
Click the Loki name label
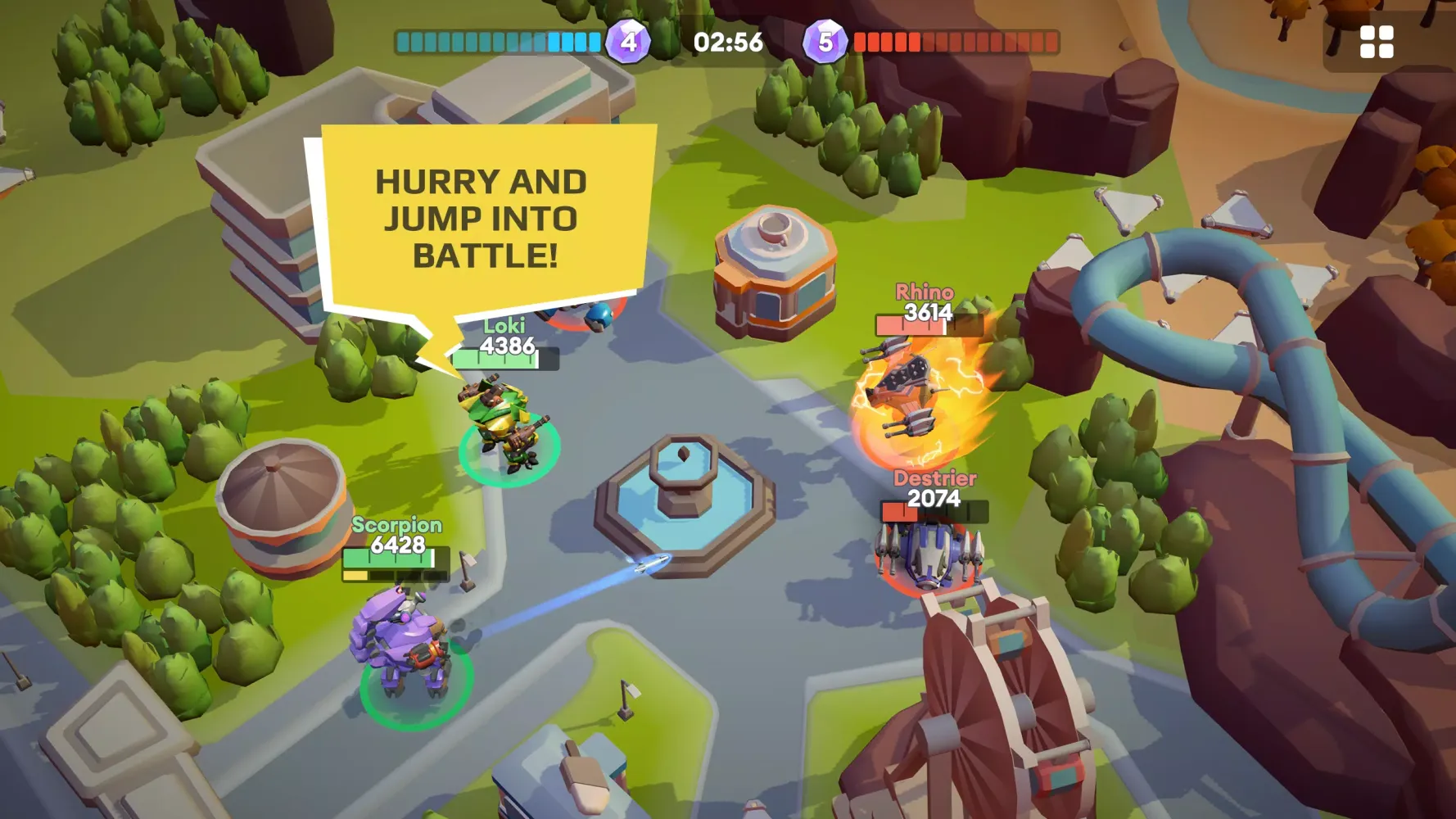pyautogui.click(x=505, y=326)
